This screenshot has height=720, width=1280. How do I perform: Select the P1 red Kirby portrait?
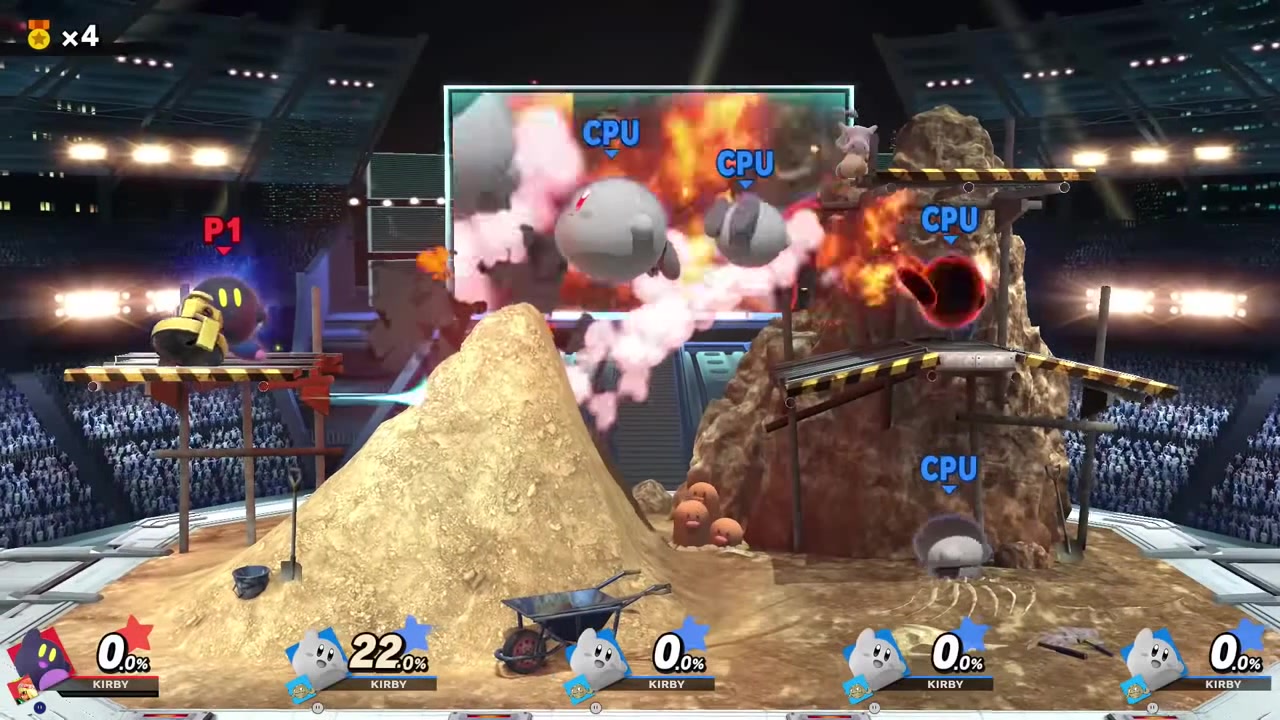pyautogui.click(x=42, y=662)
